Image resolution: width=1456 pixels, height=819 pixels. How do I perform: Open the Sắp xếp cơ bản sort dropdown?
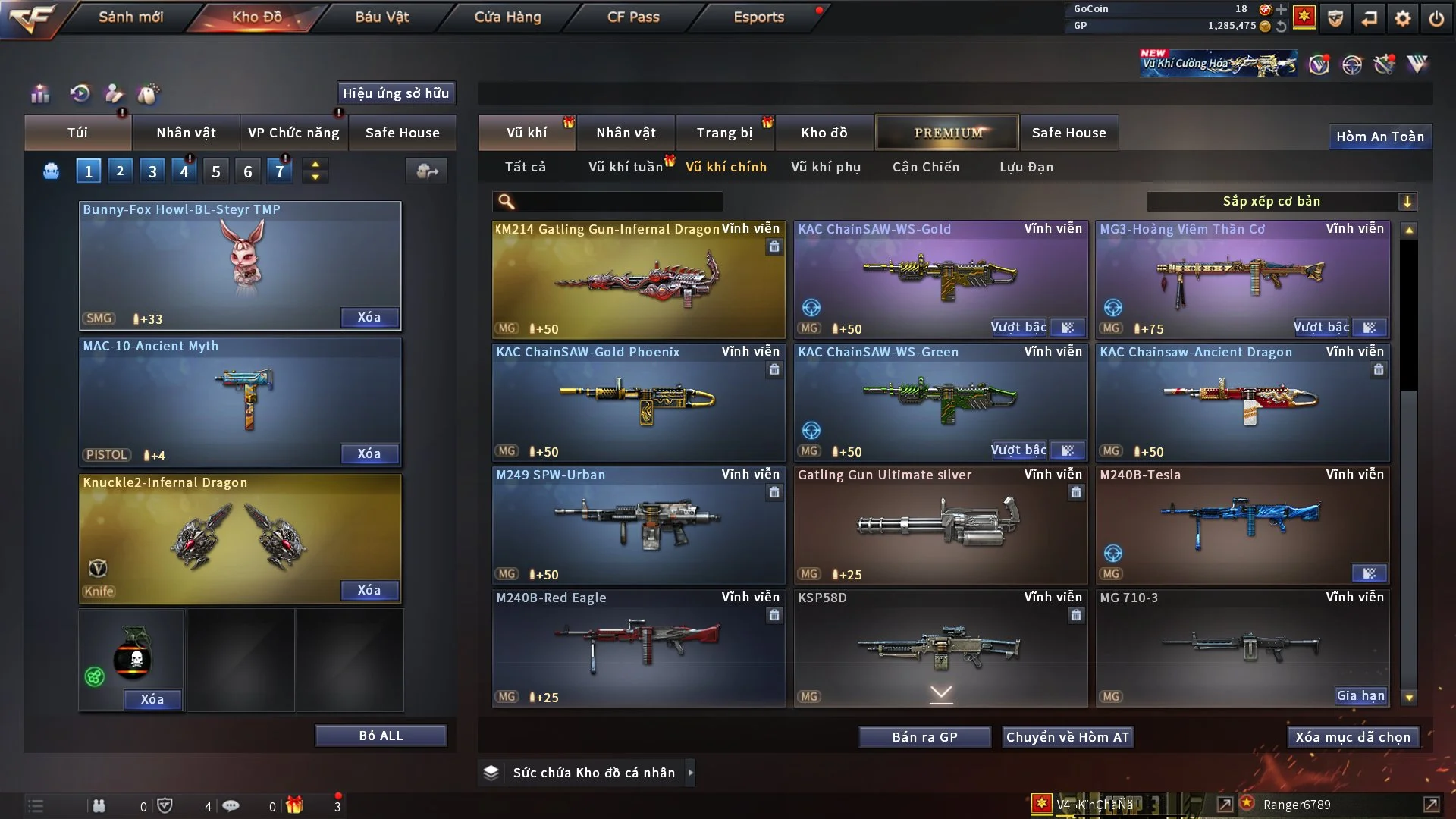[x=1281, y=201]
